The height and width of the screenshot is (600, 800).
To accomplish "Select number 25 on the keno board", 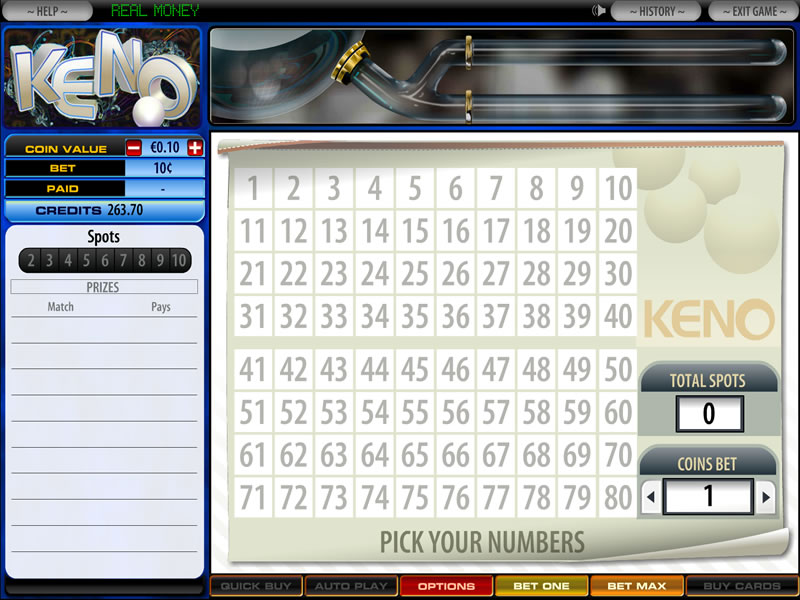I will coord(415,273).
